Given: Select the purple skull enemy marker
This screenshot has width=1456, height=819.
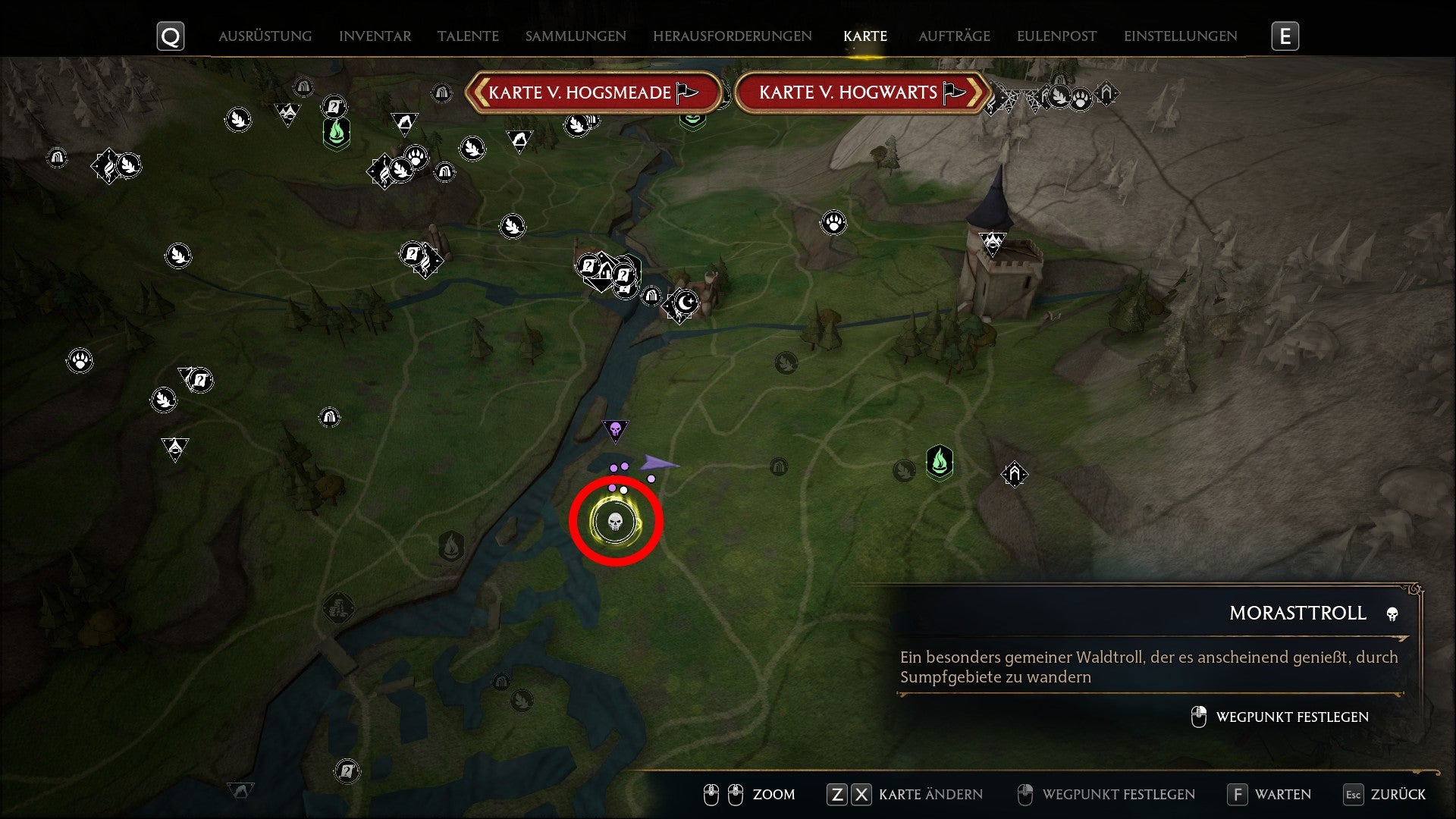Looking at the screenshot, I should pos(615,431).
